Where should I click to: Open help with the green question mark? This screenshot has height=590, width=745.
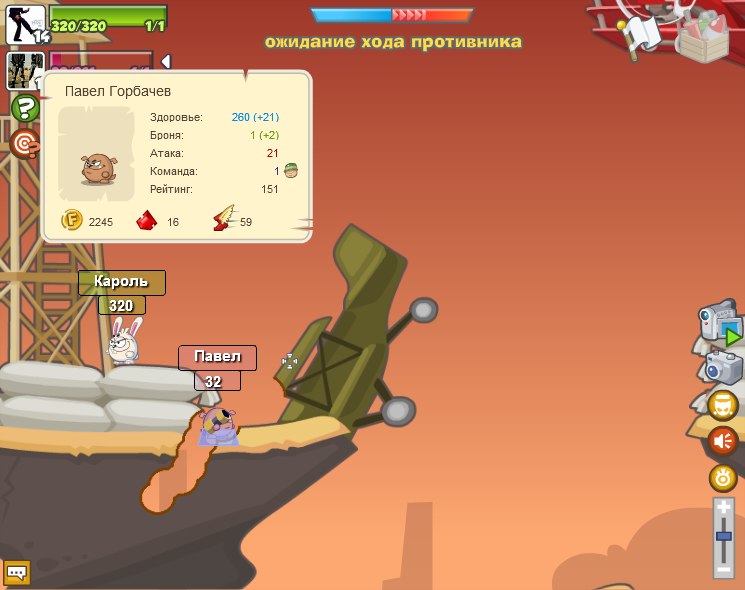pos(24,108)
